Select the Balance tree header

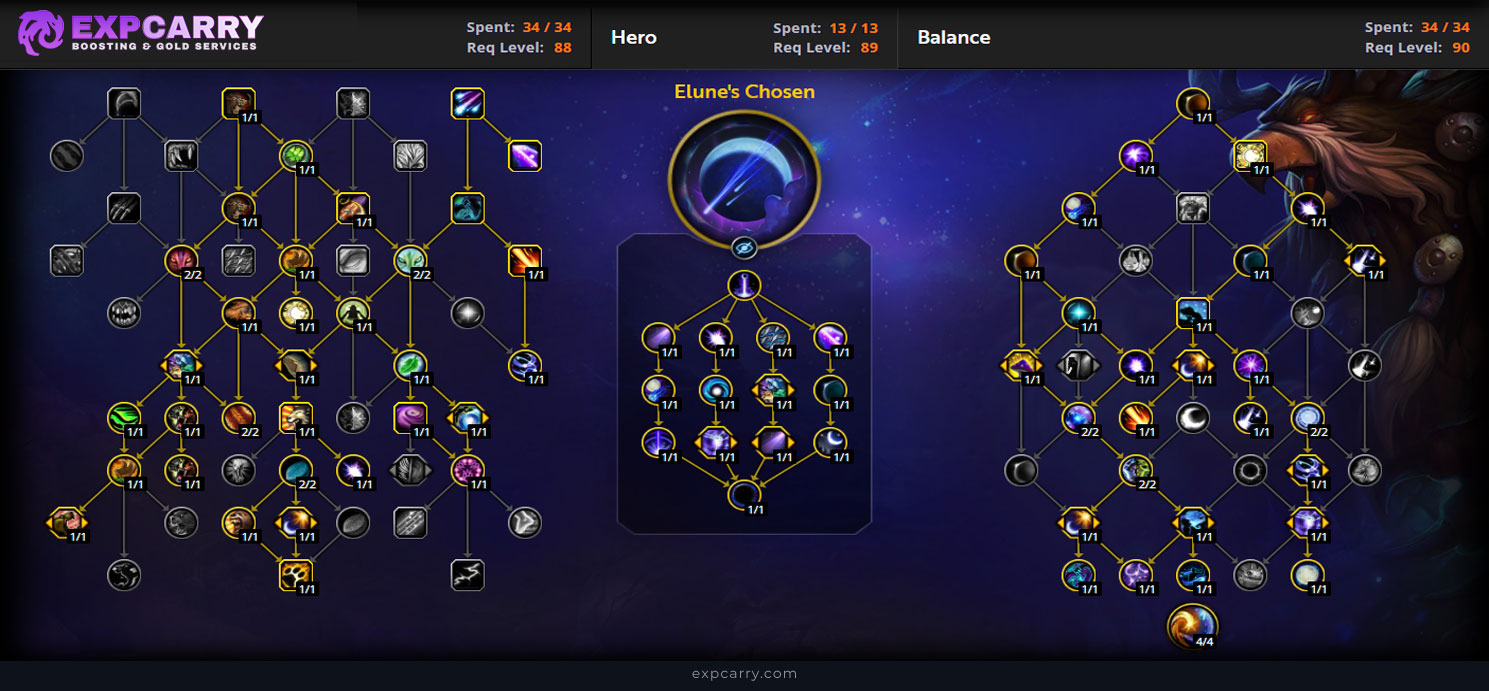953,38
